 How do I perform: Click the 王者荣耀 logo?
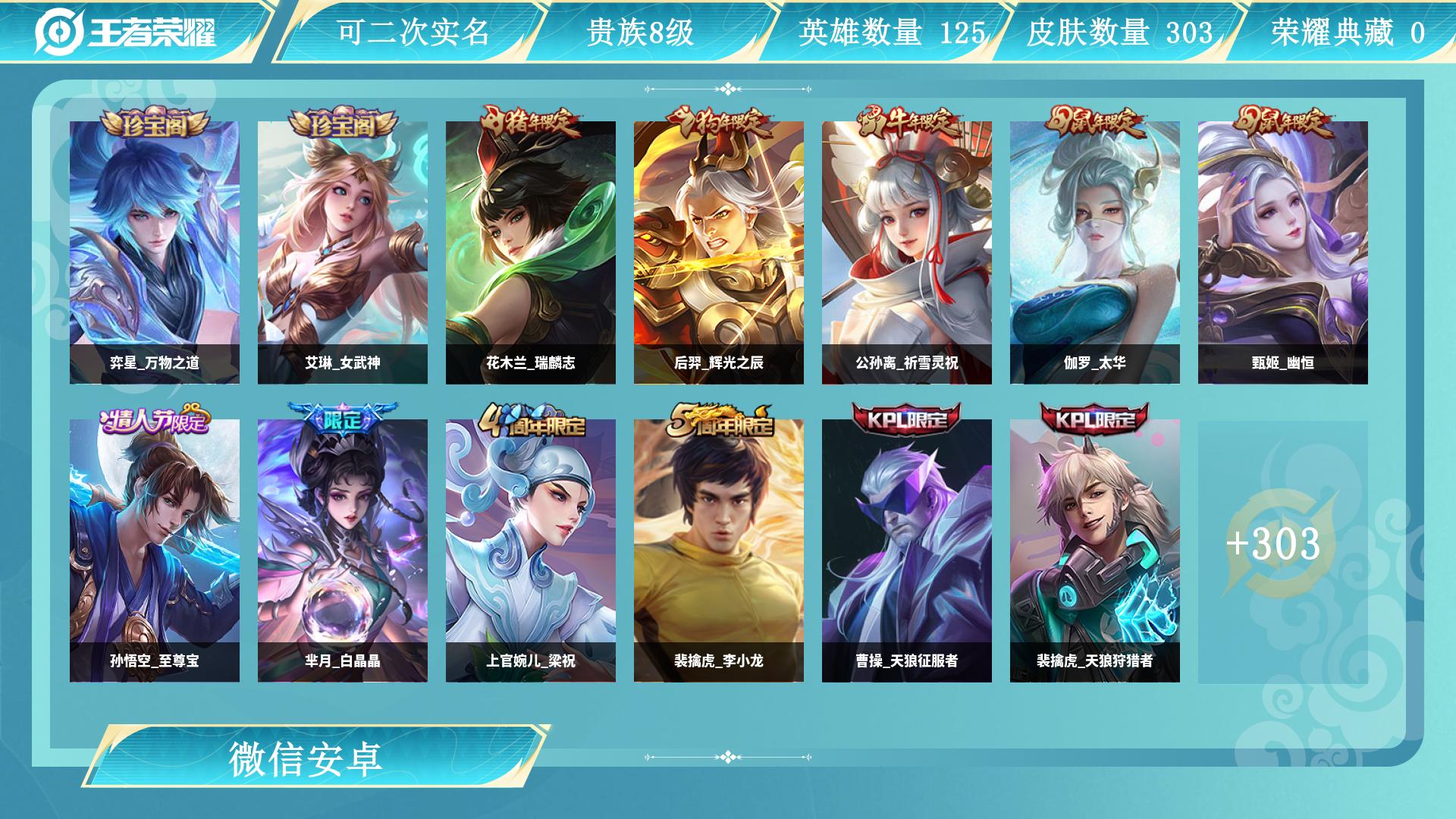[126, 32]
